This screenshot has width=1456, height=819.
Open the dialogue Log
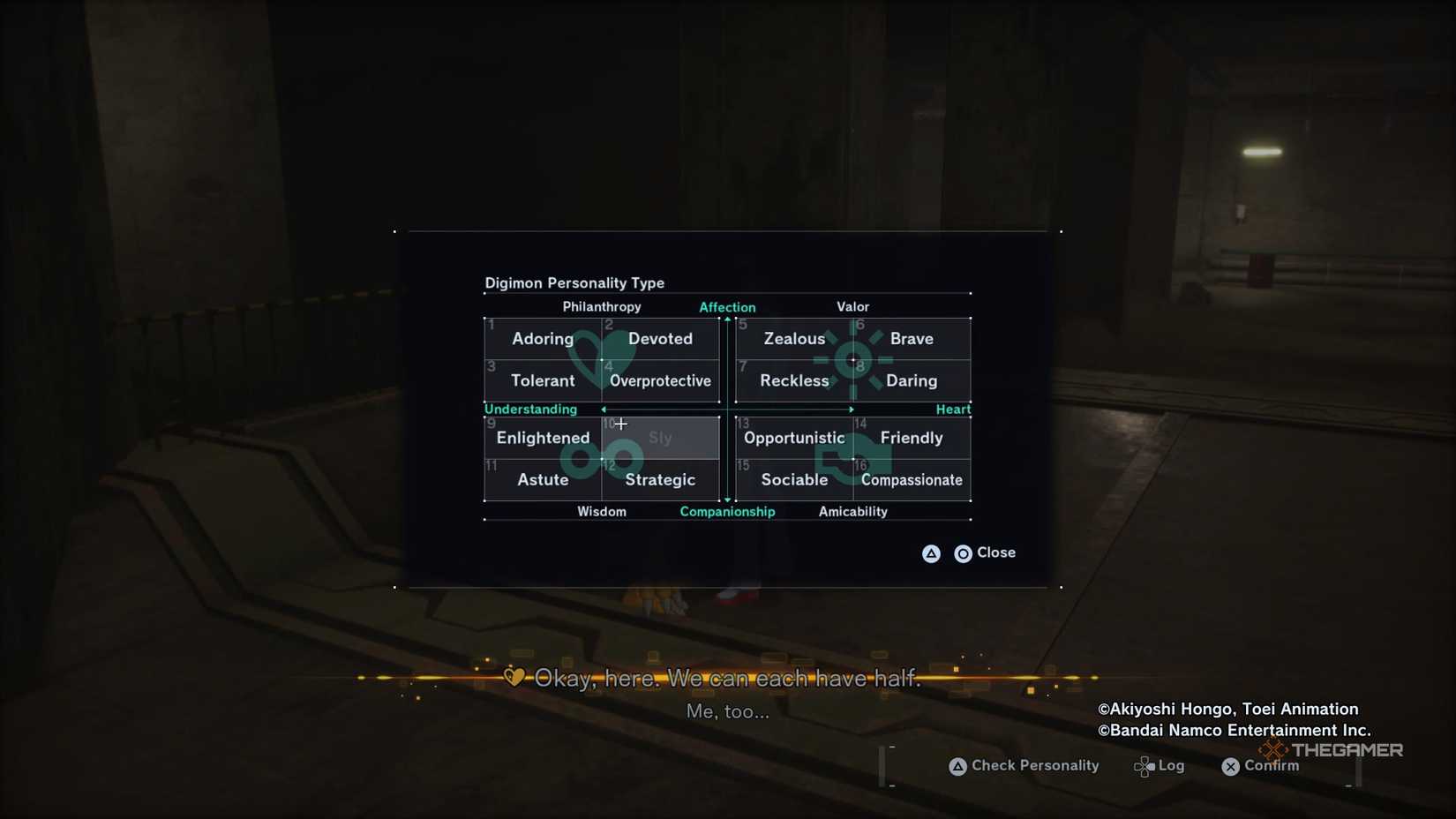tap(1160, 766)
